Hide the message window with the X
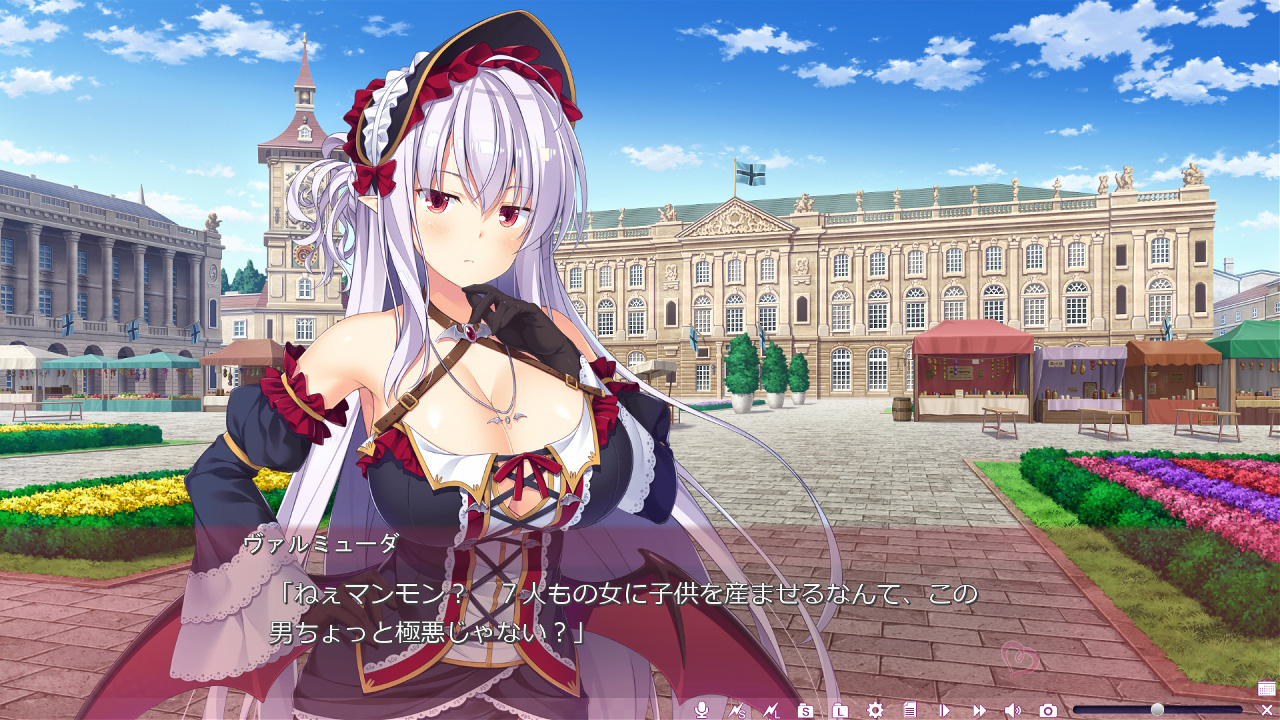Image resolution: width=1280 pixels, height=720 pixels. tap(1266, 710)
